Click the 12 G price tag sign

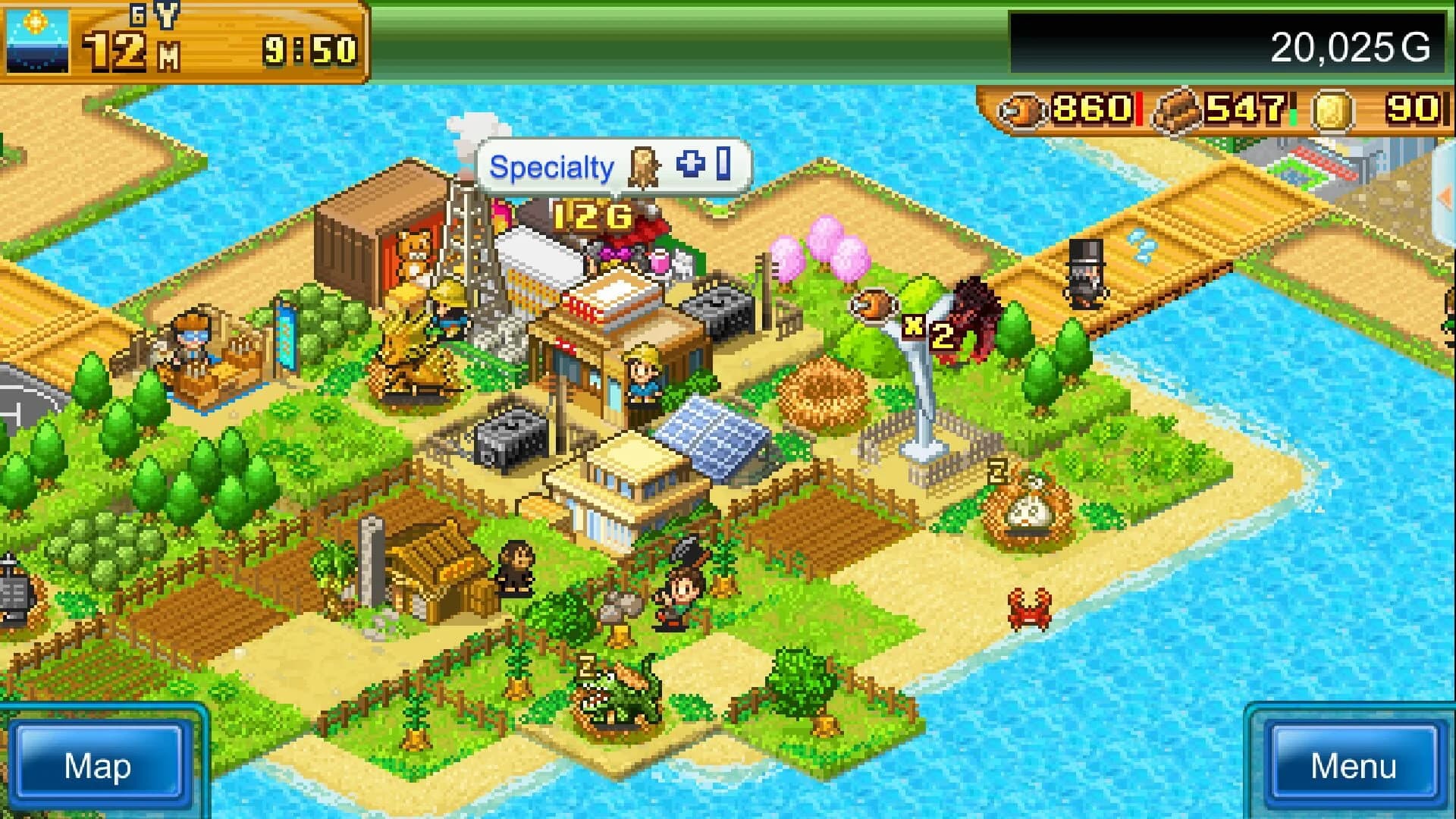591,218
